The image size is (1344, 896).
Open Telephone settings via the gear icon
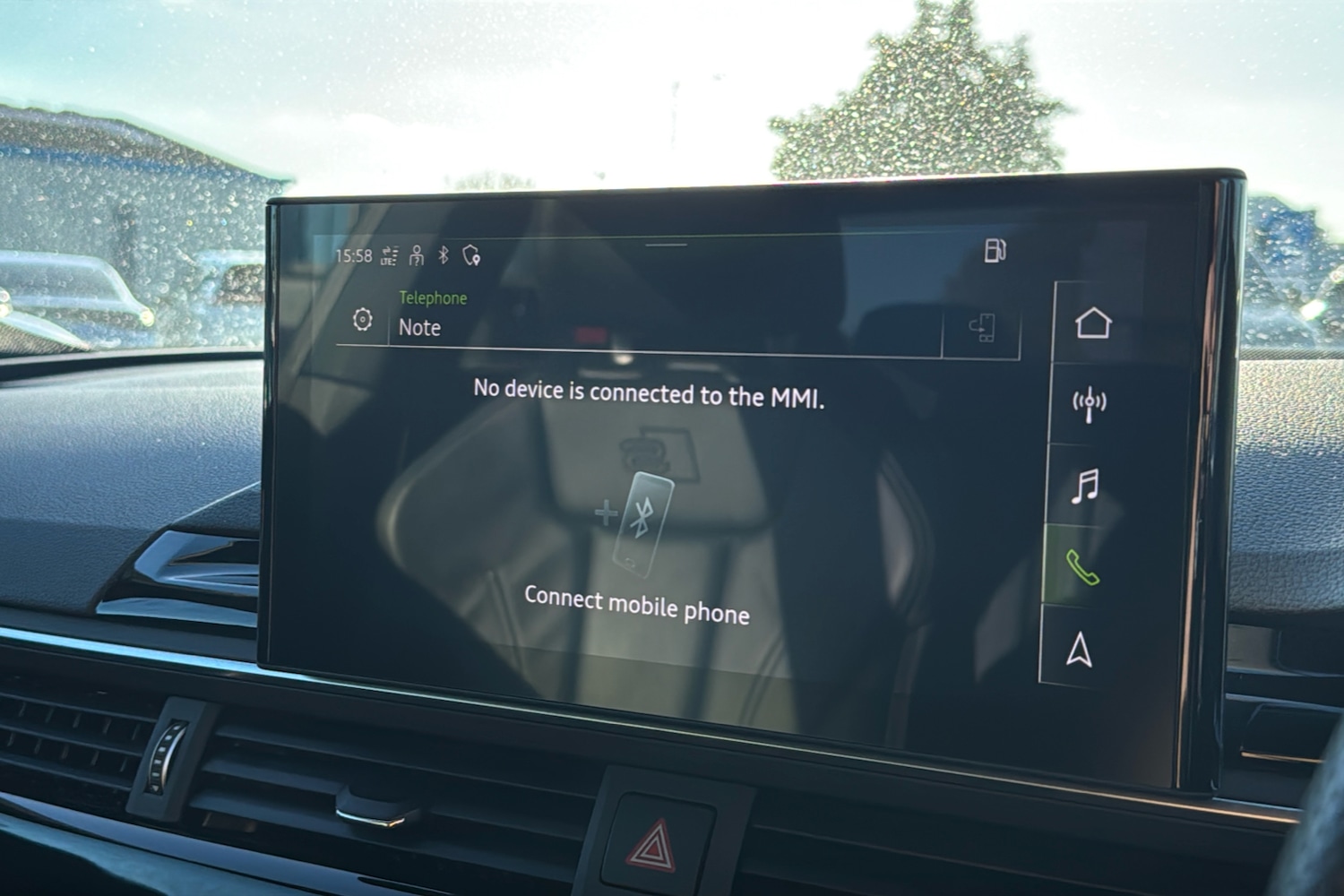[362, 319]
